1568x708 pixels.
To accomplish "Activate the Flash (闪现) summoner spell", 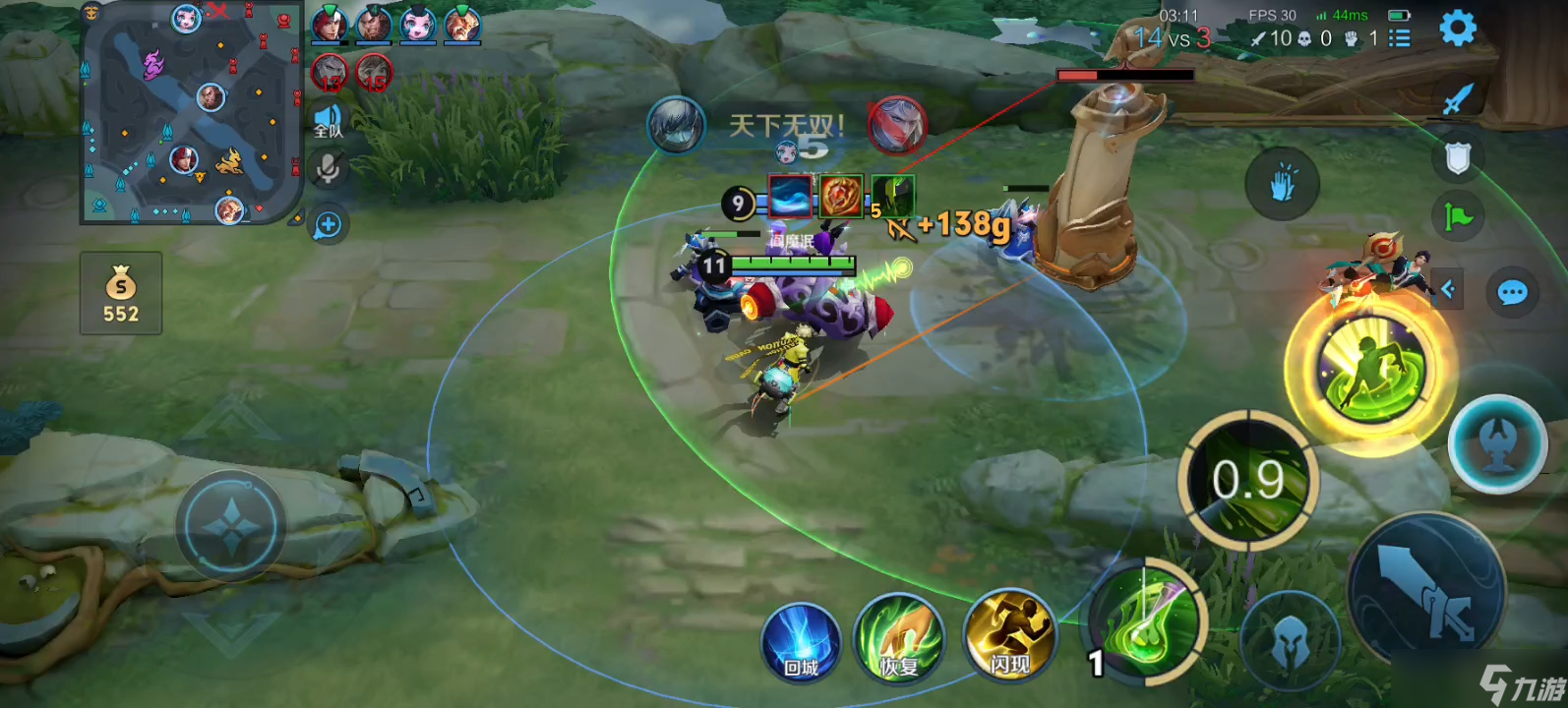I will click(x=1010, y=637).
